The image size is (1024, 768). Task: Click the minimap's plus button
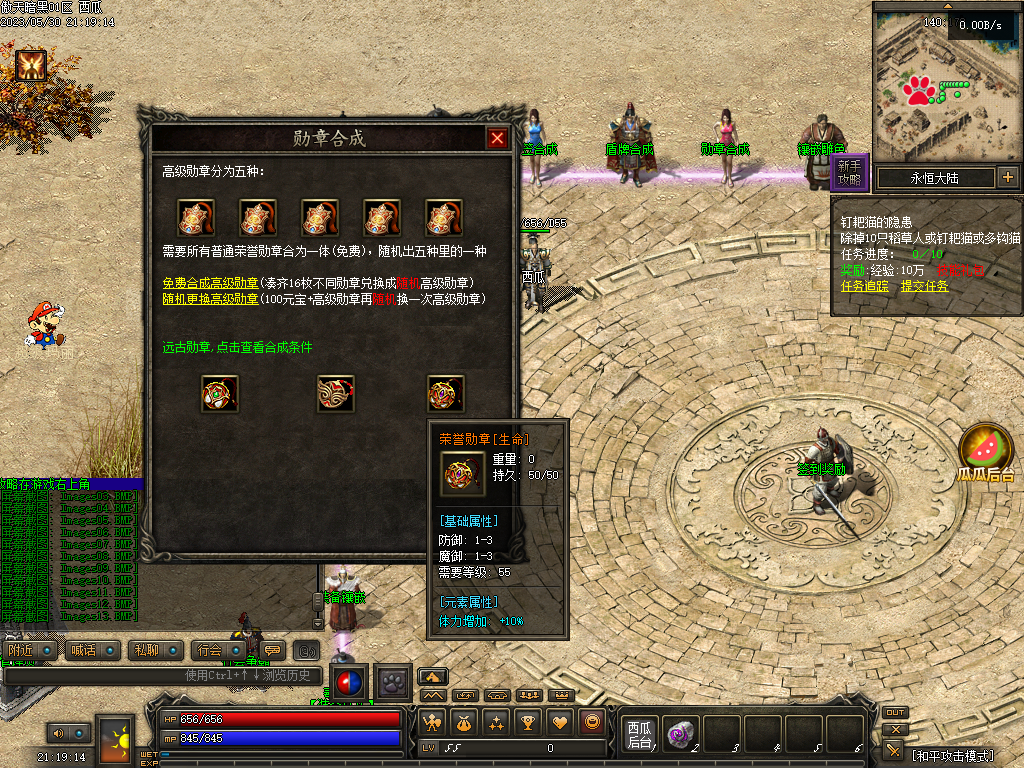click(x=1007, y=178)
